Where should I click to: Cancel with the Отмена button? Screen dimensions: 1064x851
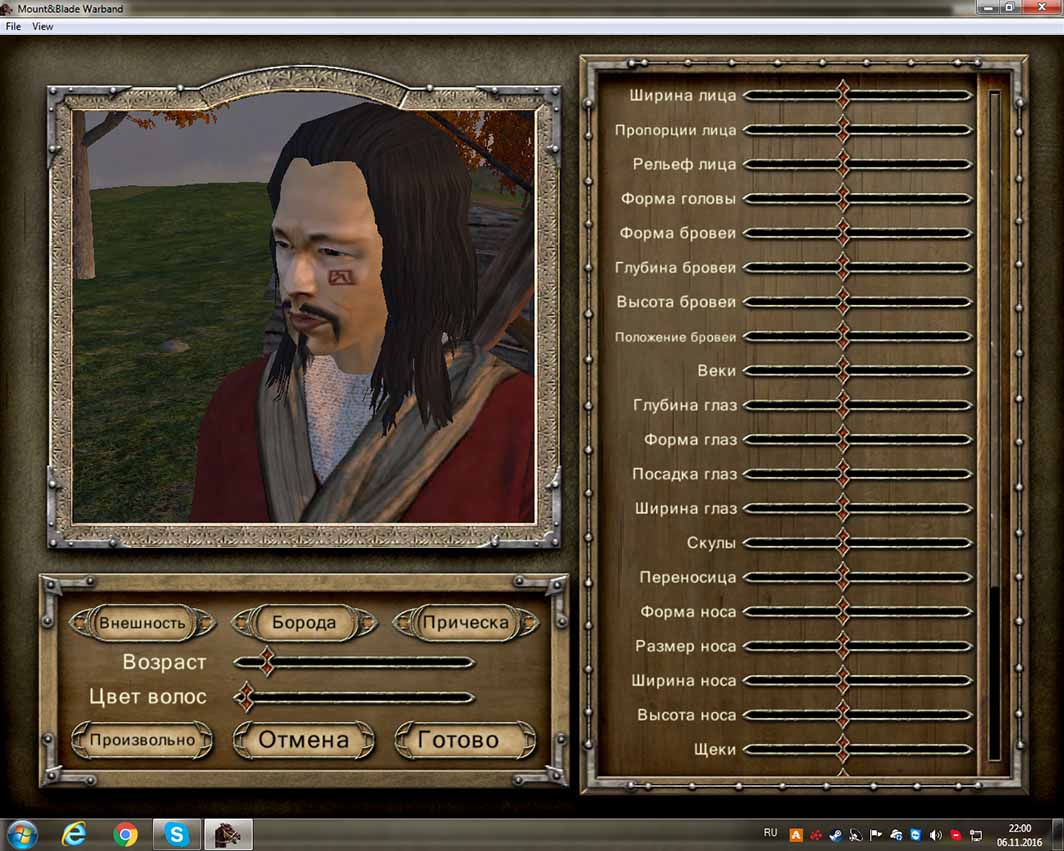coord(304,741)
